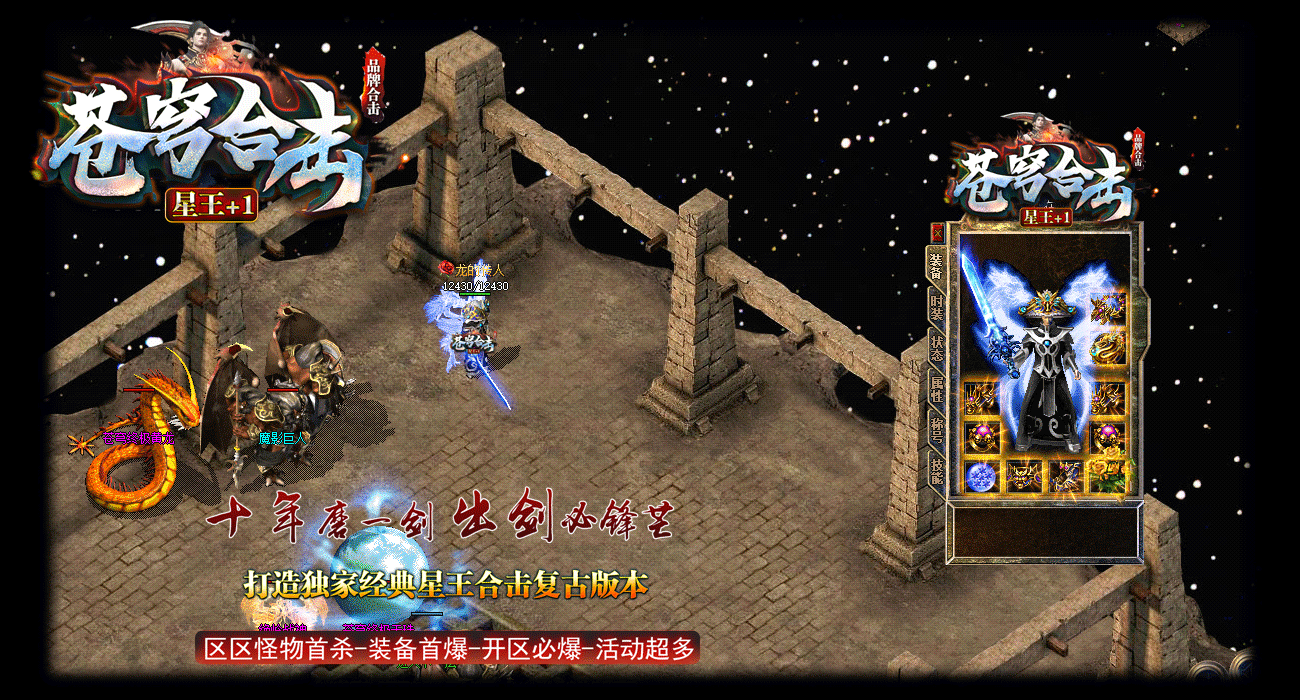Viewport: 1300px width, 700px height.
Task: Click the 区区怪物首杀 promo banner
Action: 448,648
